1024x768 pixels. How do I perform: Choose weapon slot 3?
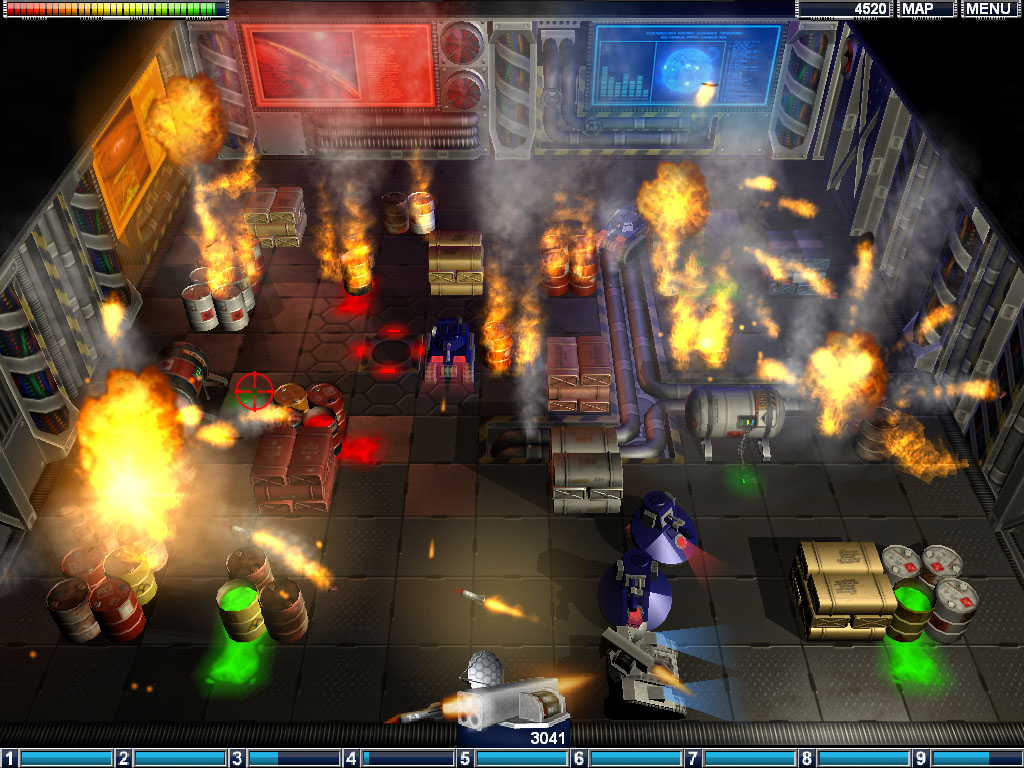pos(285,759)
